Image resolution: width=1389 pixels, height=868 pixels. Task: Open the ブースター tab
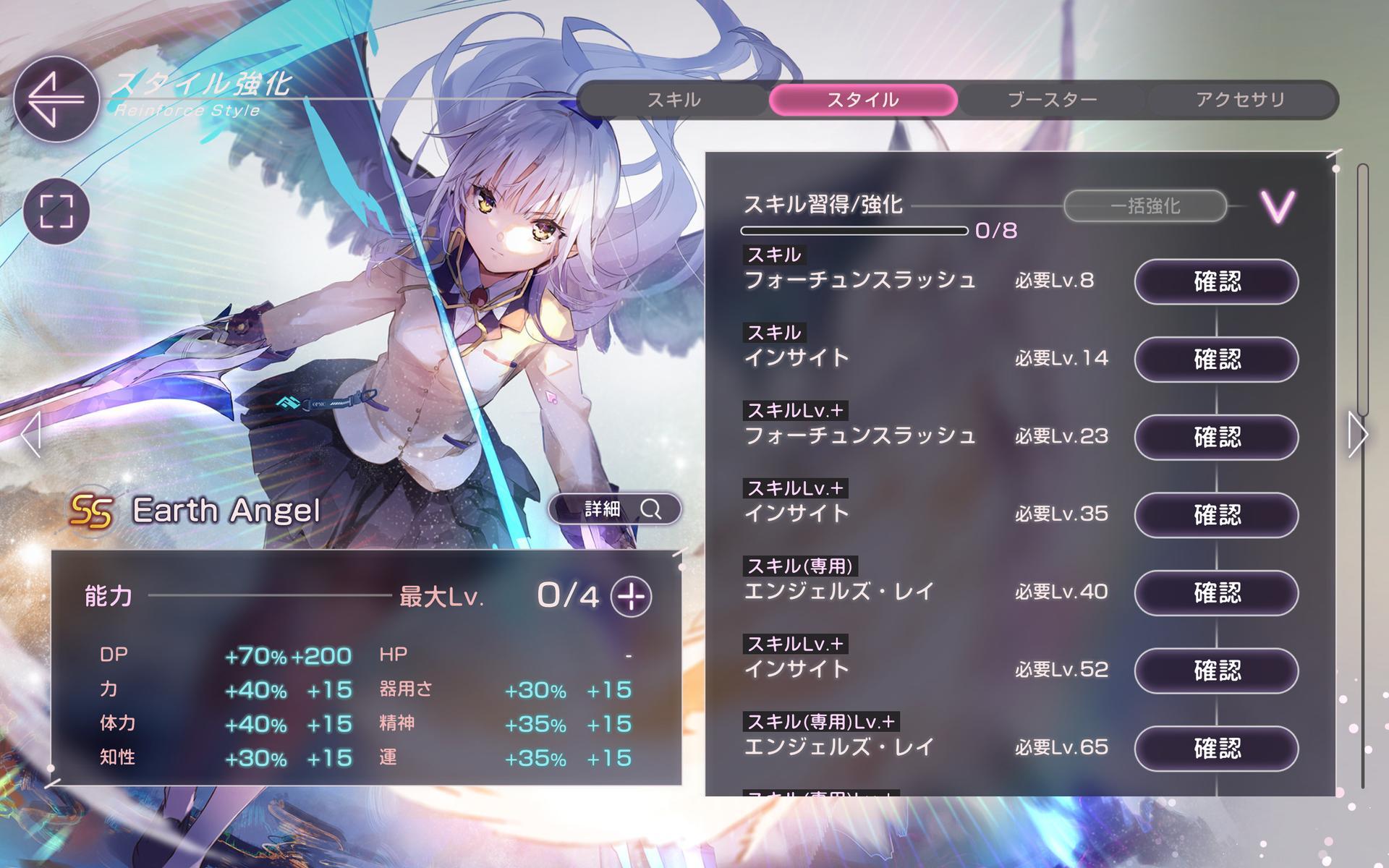coord(1052,100)
